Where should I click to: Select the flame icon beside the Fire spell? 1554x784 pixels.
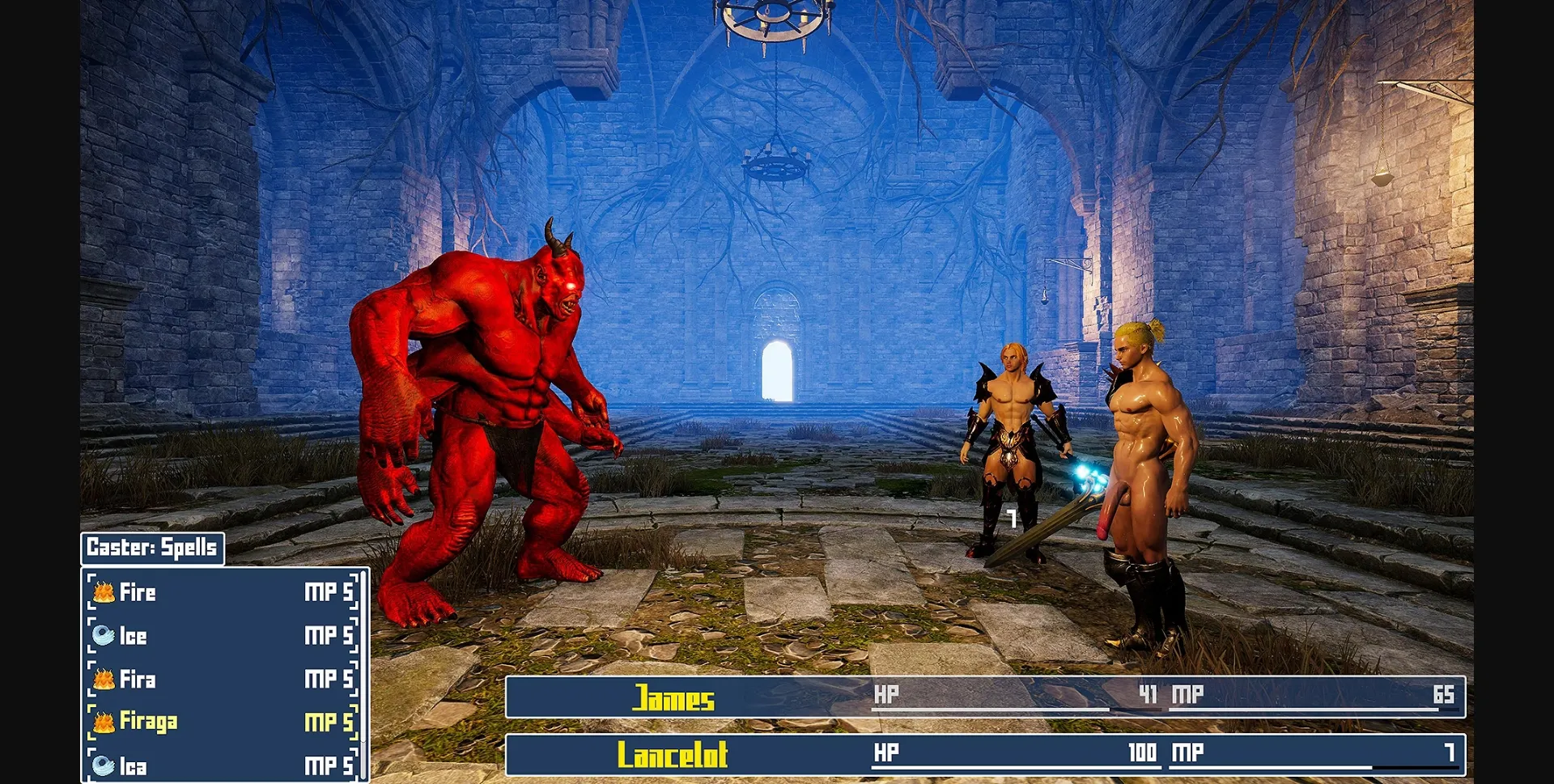tap(105, 593)
